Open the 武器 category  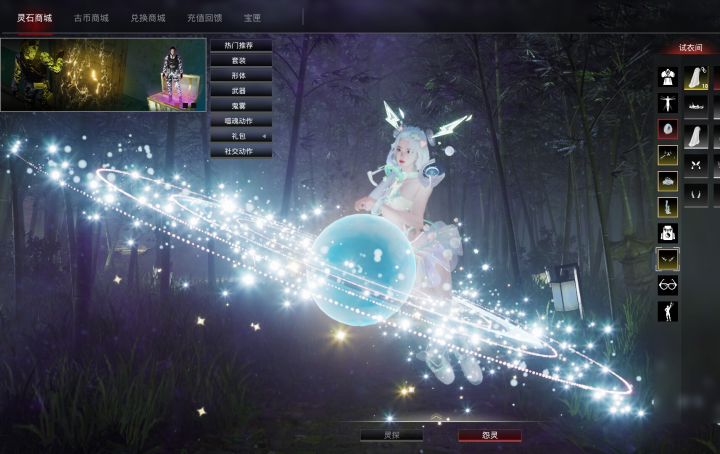[x=240, y=91]
